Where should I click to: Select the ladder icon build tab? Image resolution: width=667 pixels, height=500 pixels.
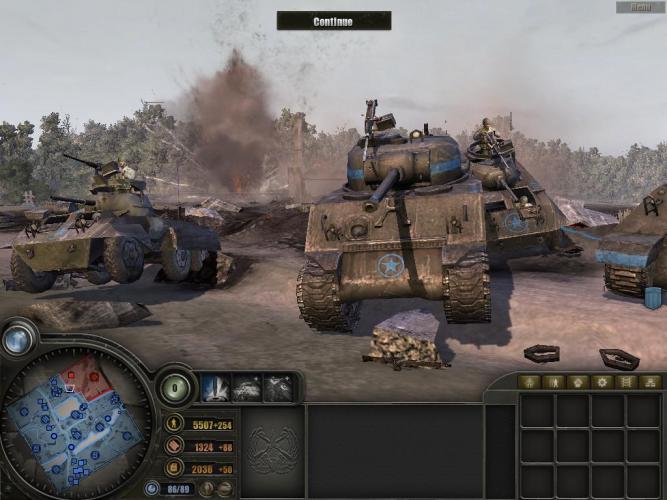[627, 382]
